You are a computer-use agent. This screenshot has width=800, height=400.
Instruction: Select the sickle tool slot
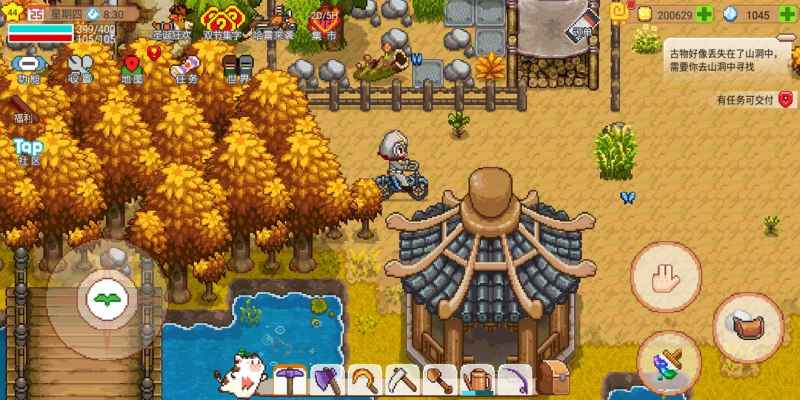(x=362, y=379)
